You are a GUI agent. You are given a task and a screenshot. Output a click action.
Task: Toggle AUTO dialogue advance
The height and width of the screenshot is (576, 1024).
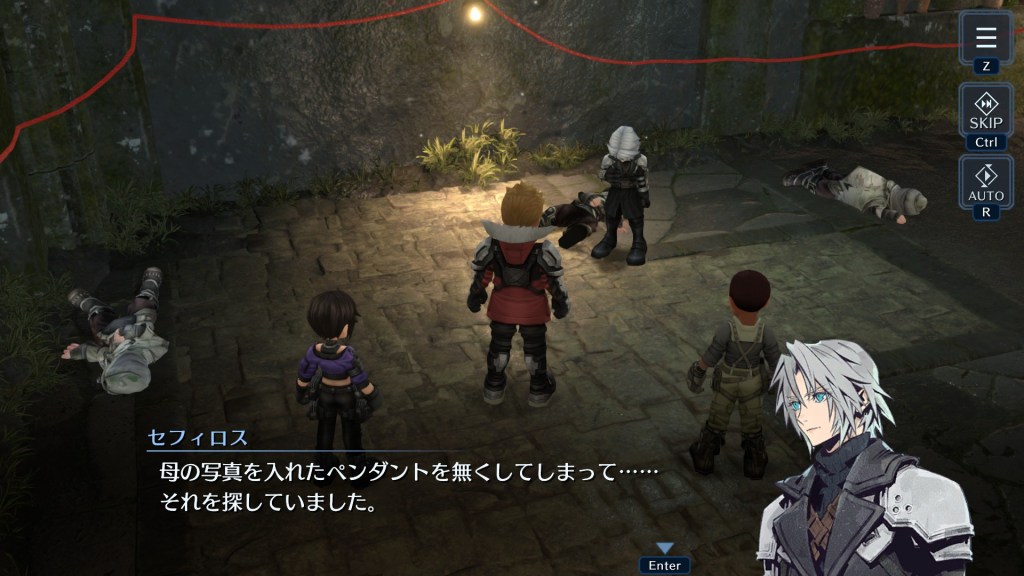click(986, 183)
